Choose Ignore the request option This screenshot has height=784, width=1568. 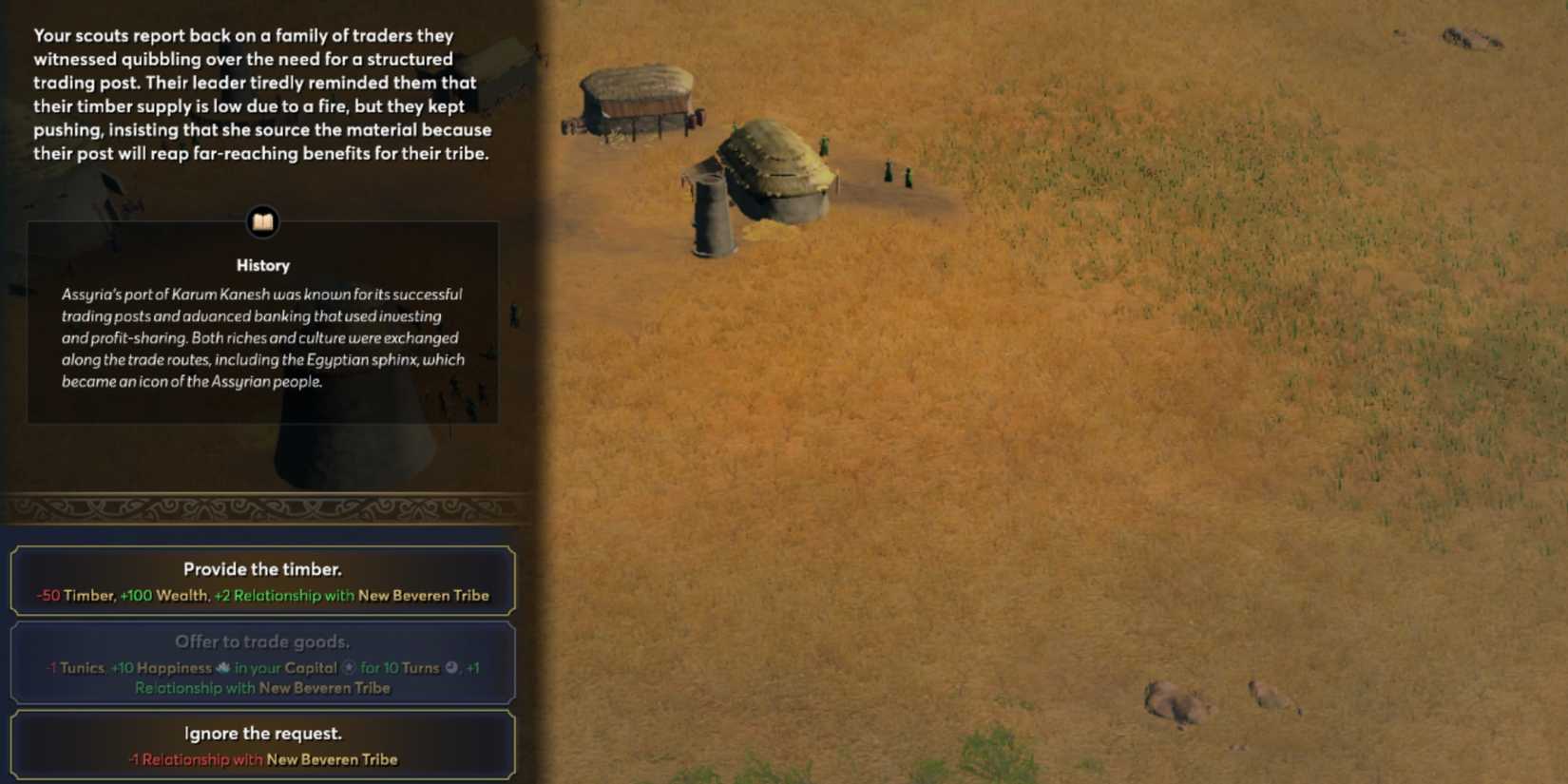pyautogui.click(x=262, y=744)
